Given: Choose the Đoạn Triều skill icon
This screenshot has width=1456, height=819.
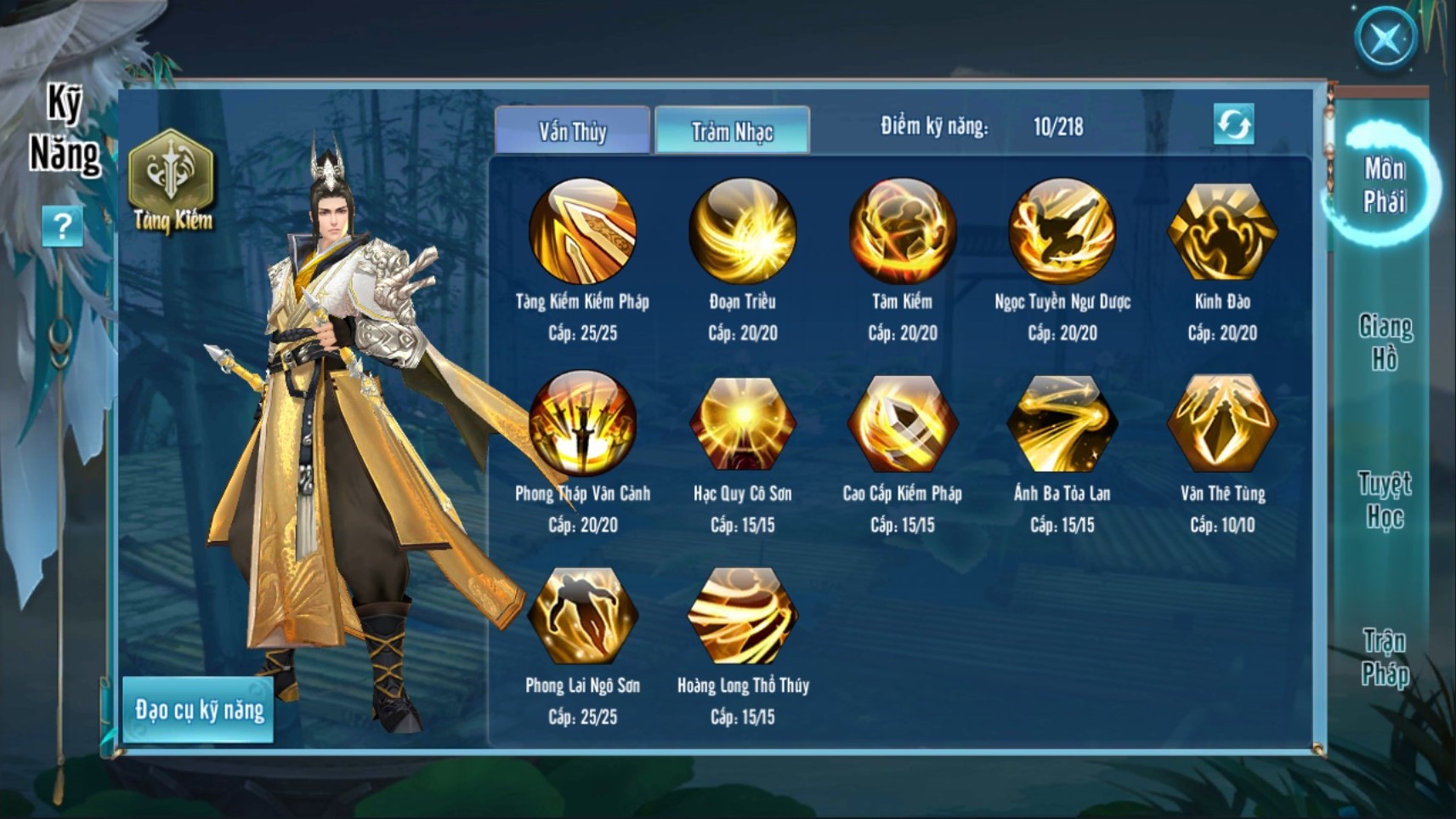Looking at the screenshot, I should tap(742, 230).
